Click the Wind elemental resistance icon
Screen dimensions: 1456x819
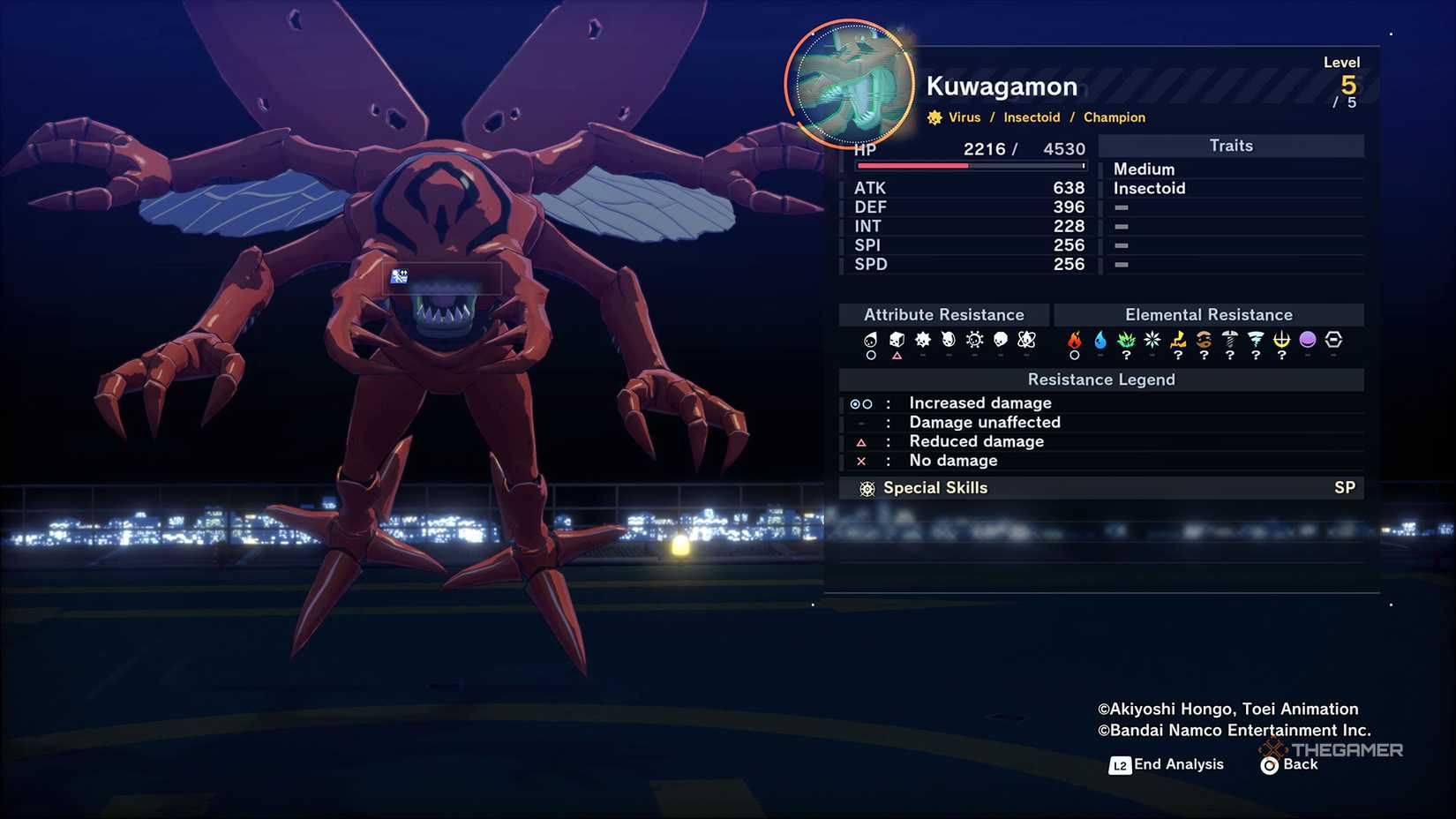(x=1254, y=339)
